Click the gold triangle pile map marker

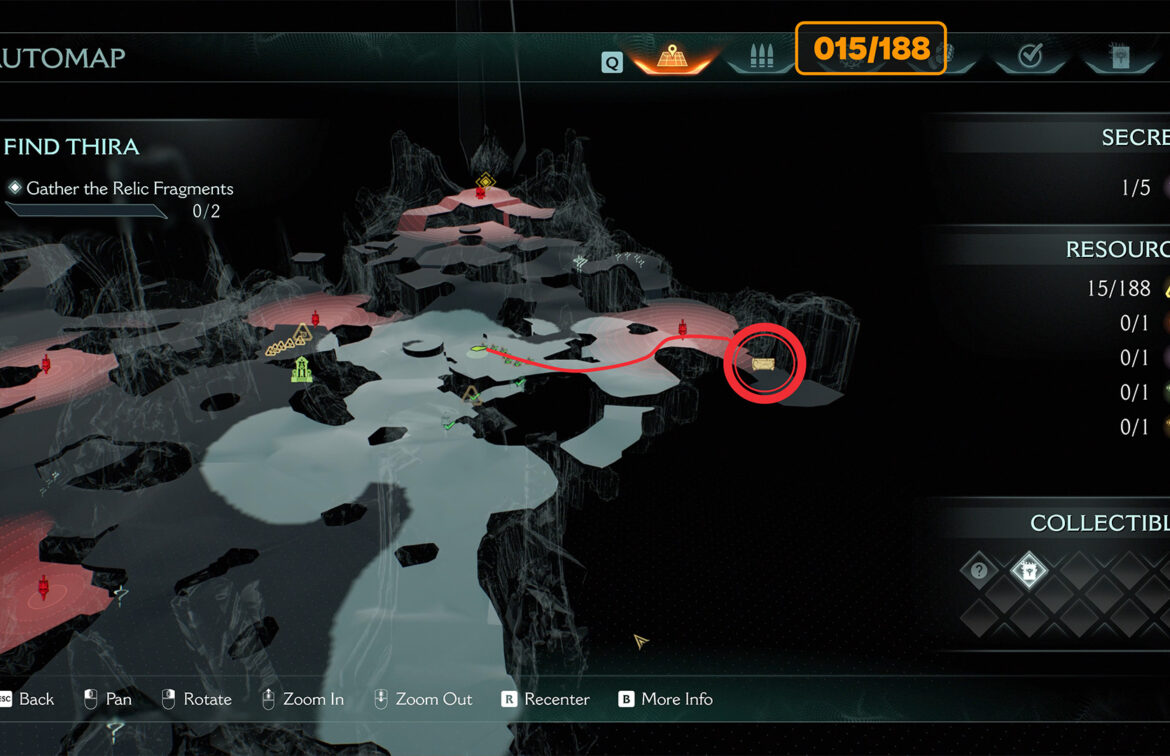pyautogui.click(x=288, y=343)
